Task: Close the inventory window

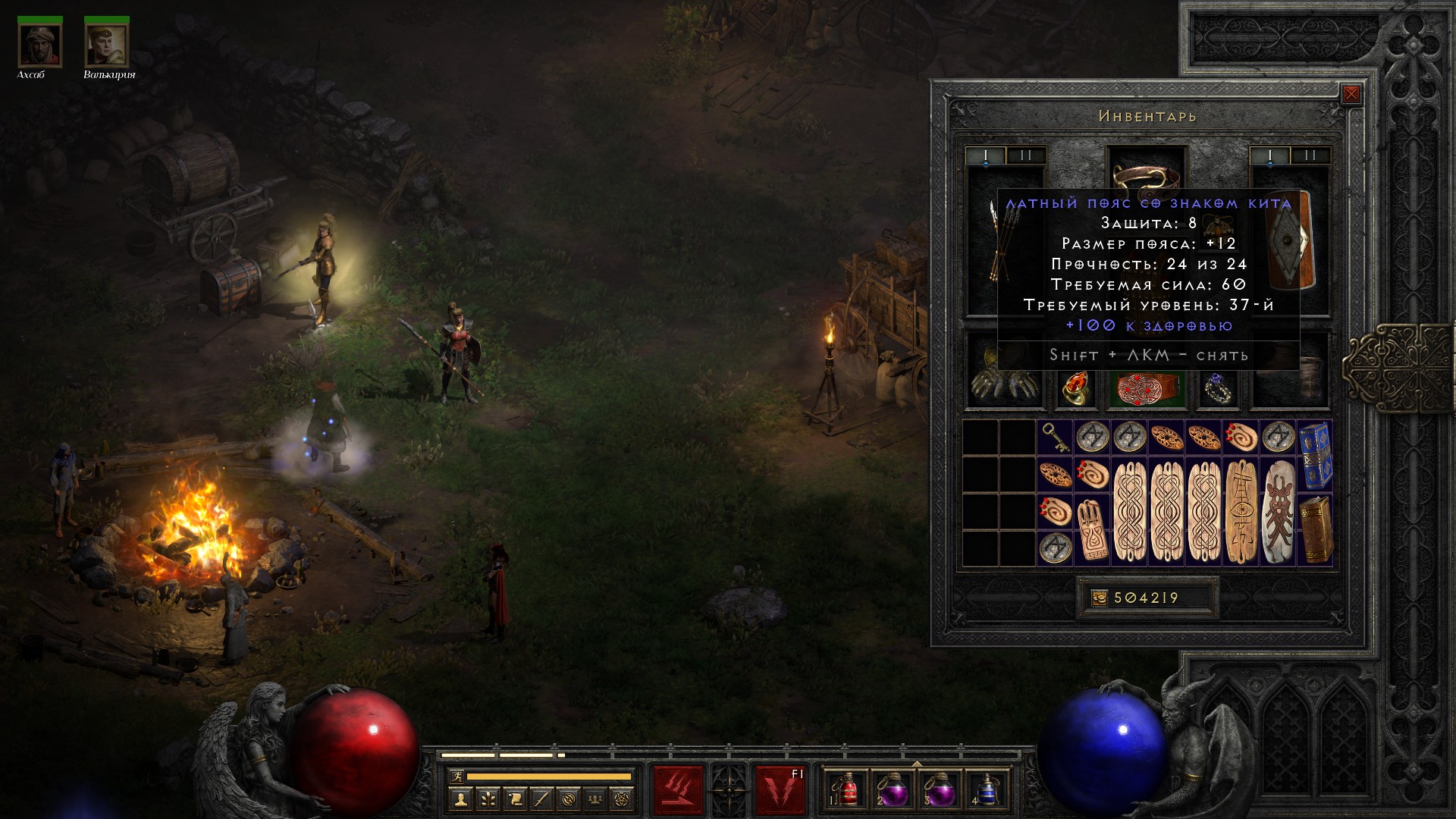Action: click(x=1351, y=95)
